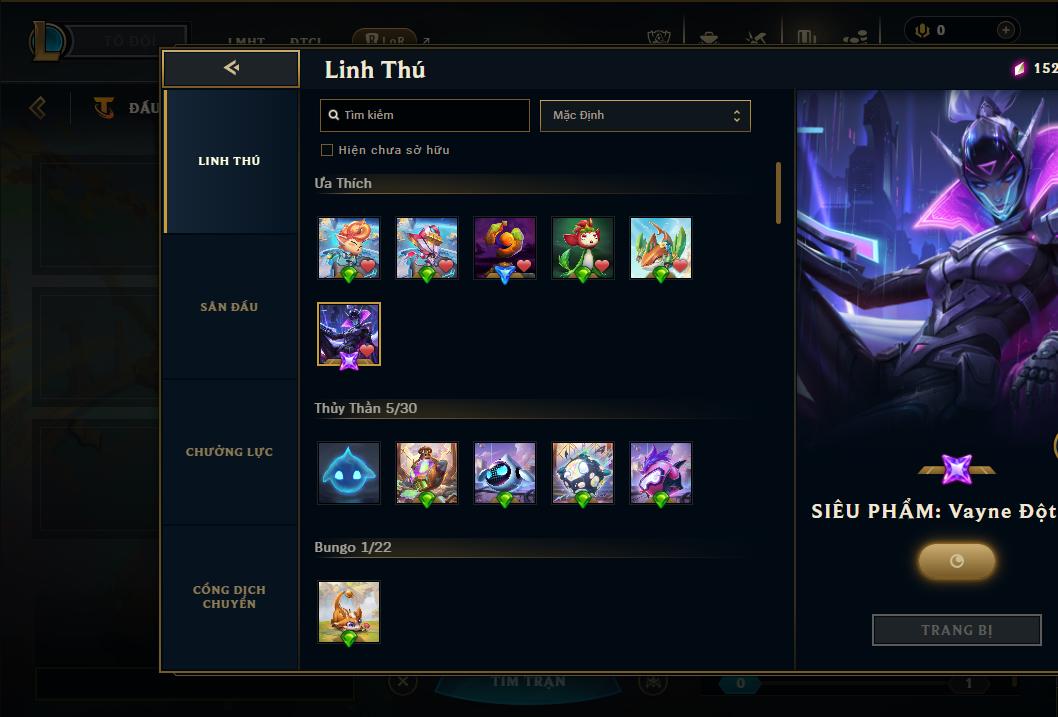Pick the purple goggled River Sprite
This screenshot has height=717, width=1058.
pyautogui.click(x=661, y=473)
